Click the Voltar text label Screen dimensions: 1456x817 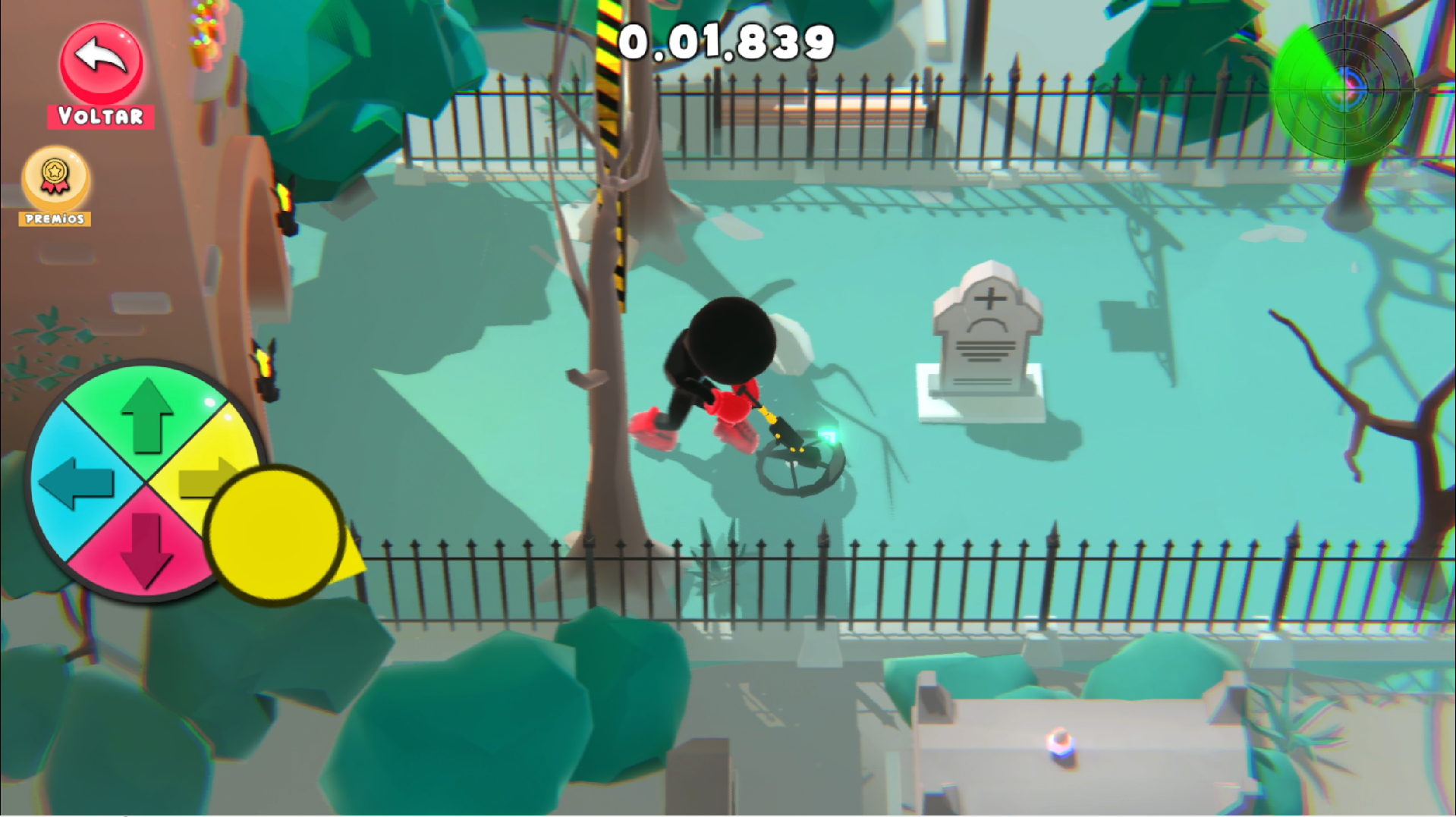pyautogui.click(x=101, y=115)
